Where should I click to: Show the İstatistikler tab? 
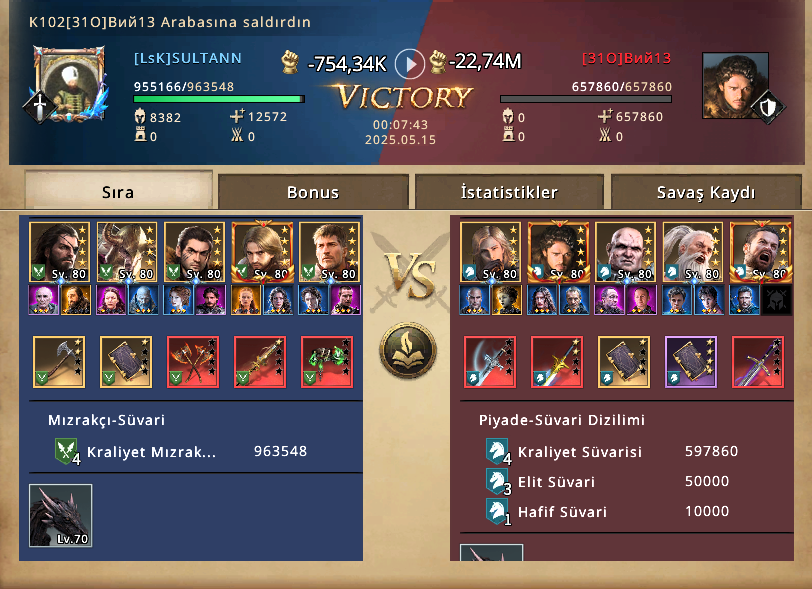coord(509,192)
